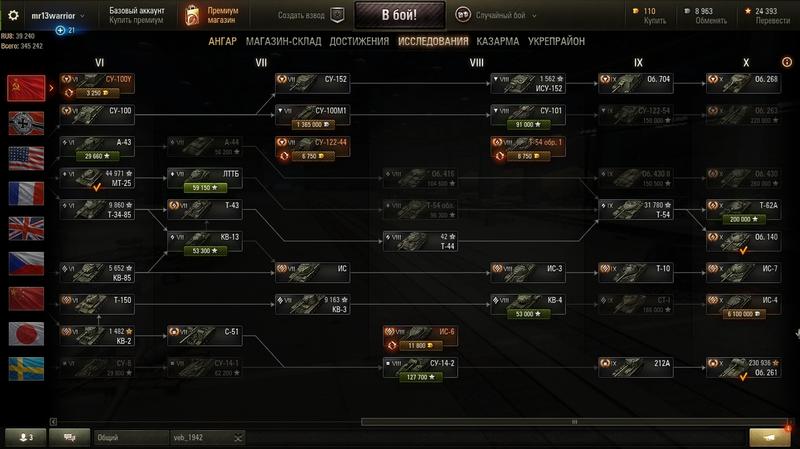Screen dimensions: 800x449
Task: Select the USSR nation flag
Action: coord(21,88)
